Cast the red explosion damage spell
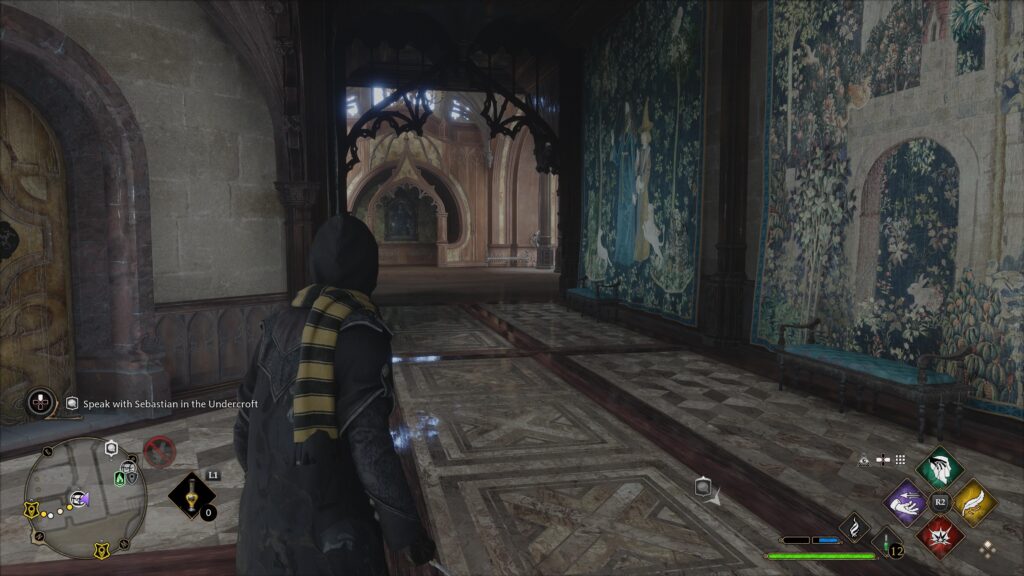Viewport: 1024px width, 576px height. pos(940,536)
